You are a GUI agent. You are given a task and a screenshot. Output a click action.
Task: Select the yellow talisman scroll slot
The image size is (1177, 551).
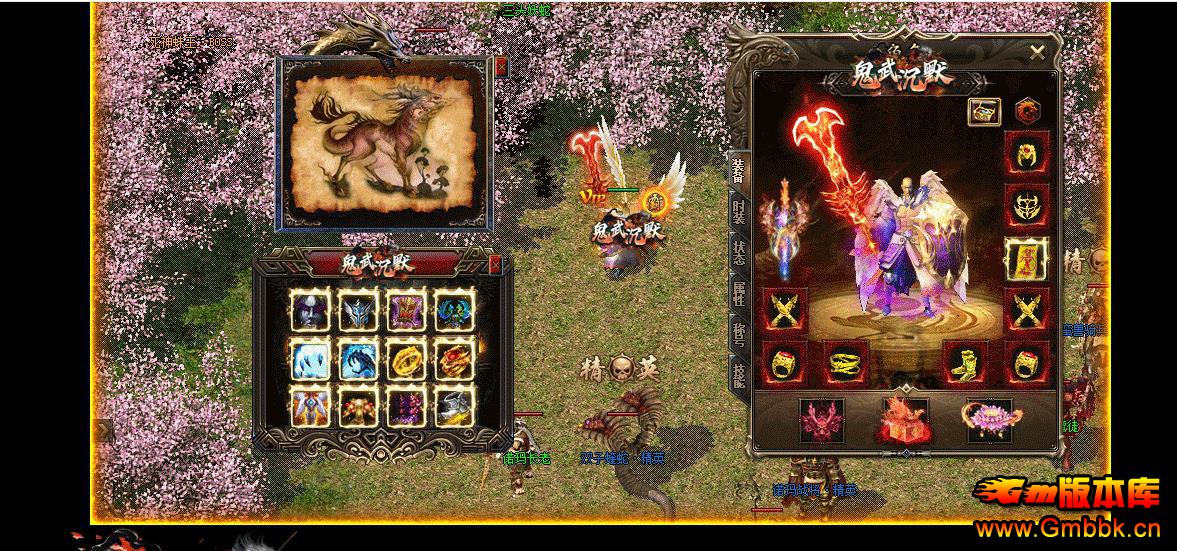(x=1026, y=258)
